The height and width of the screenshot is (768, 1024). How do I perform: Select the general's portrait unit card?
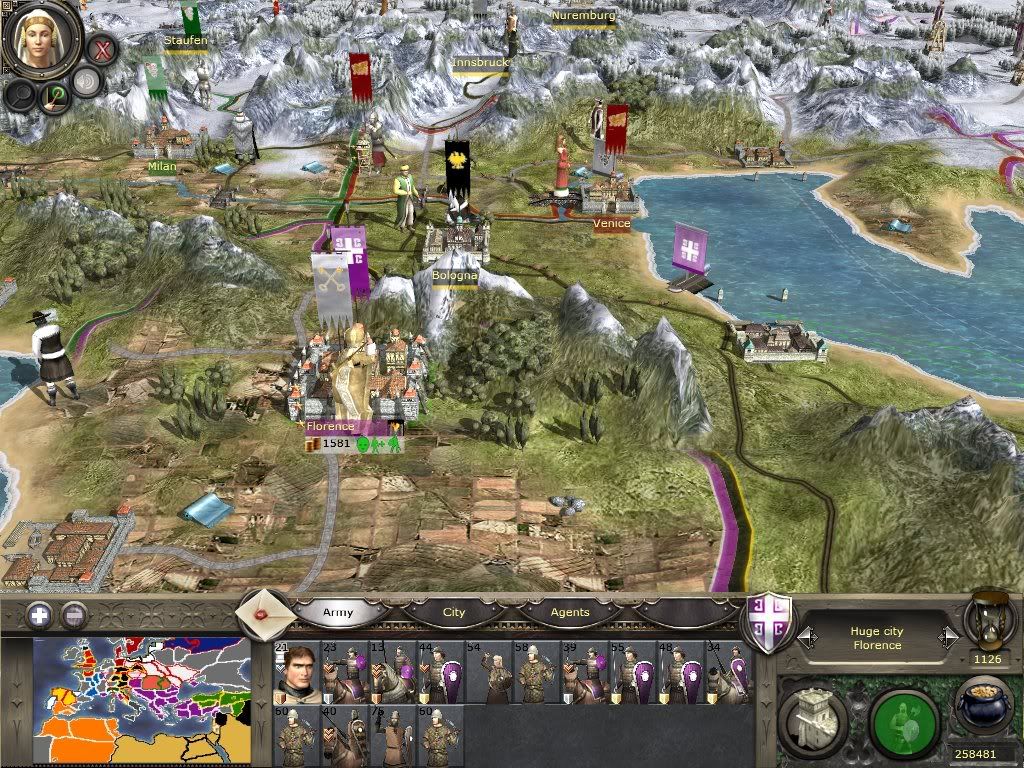296,673
